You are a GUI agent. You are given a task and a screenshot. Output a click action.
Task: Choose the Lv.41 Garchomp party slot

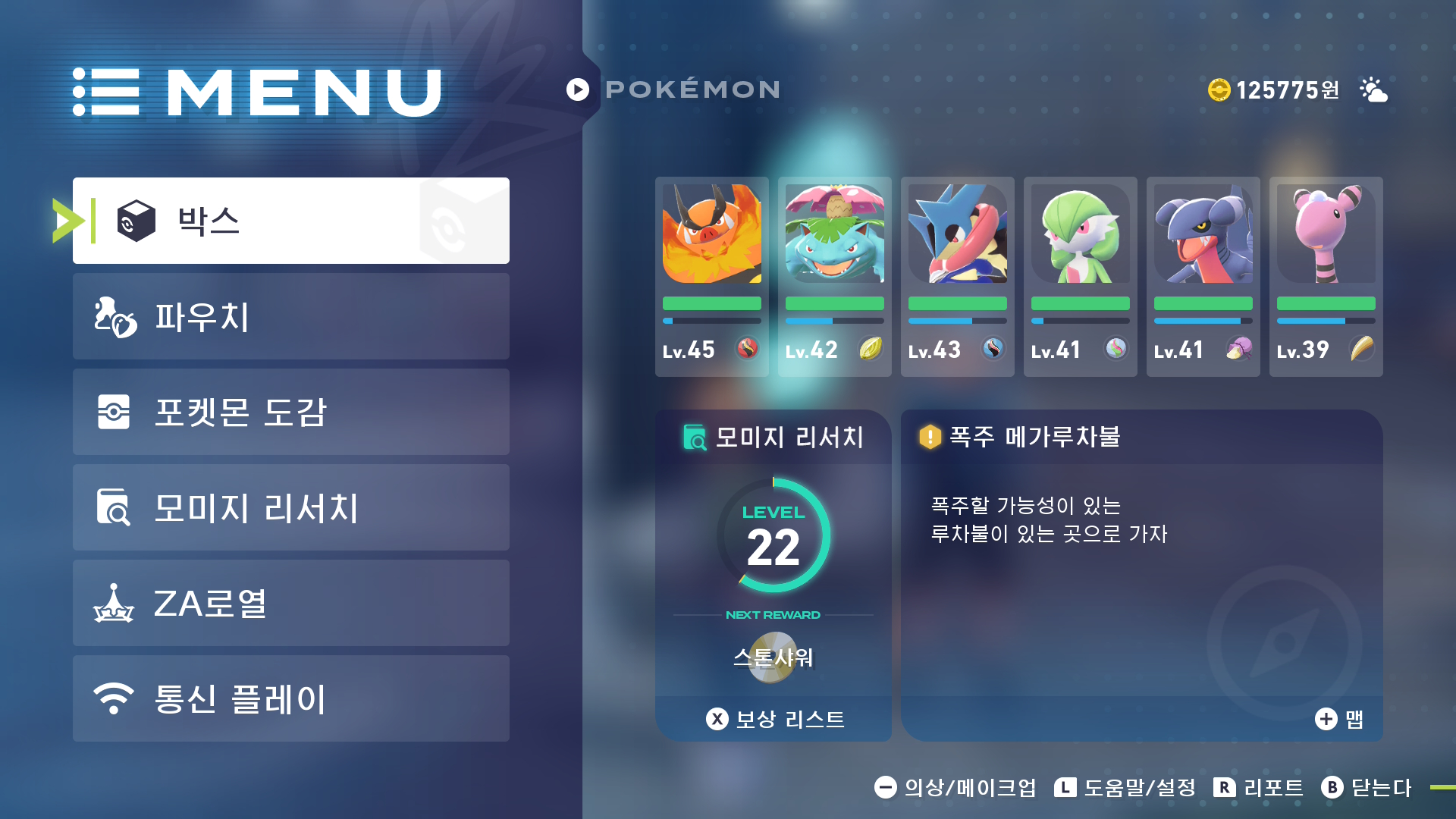click(x=1203, y=276)
